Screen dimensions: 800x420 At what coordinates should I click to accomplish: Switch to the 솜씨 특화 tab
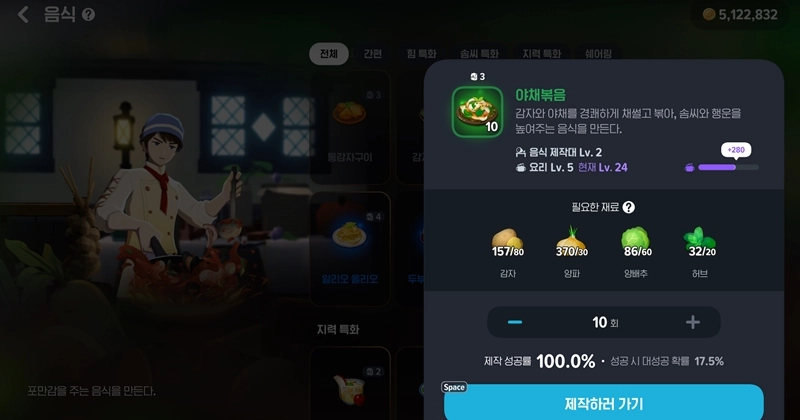[479, 54]
